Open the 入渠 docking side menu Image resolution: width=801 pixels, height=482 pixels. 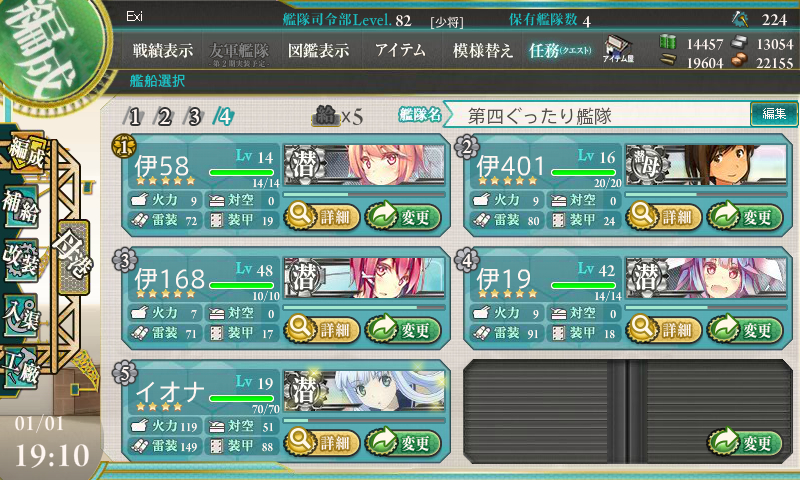click(x=21, y=313)
